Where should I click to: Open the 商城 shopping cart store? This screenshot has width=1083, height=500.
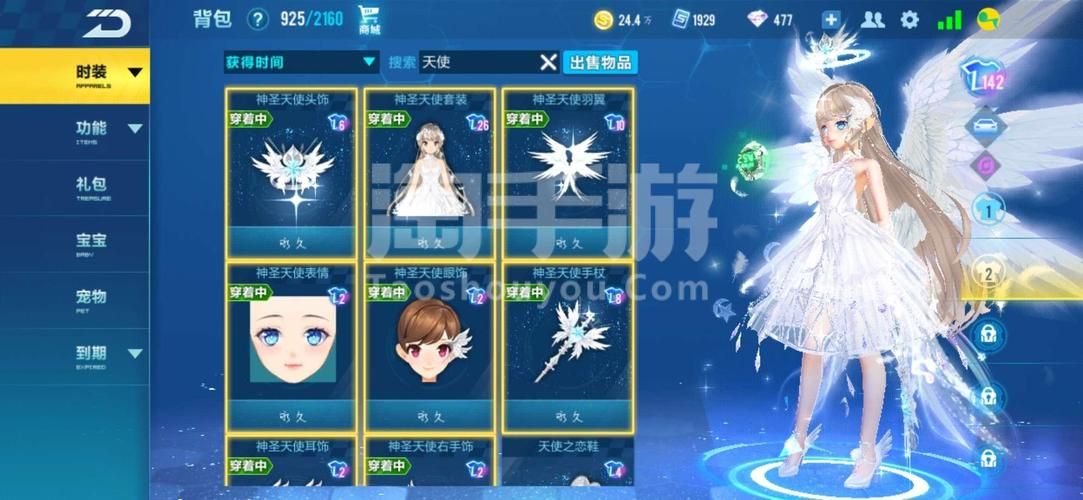(369, 20)
